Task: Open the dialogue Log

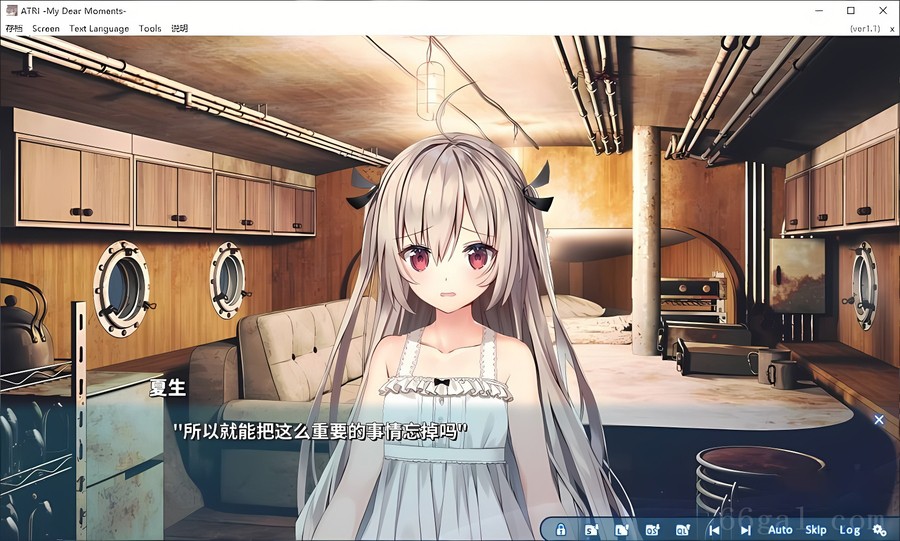Action: click(x=849, y=530)
